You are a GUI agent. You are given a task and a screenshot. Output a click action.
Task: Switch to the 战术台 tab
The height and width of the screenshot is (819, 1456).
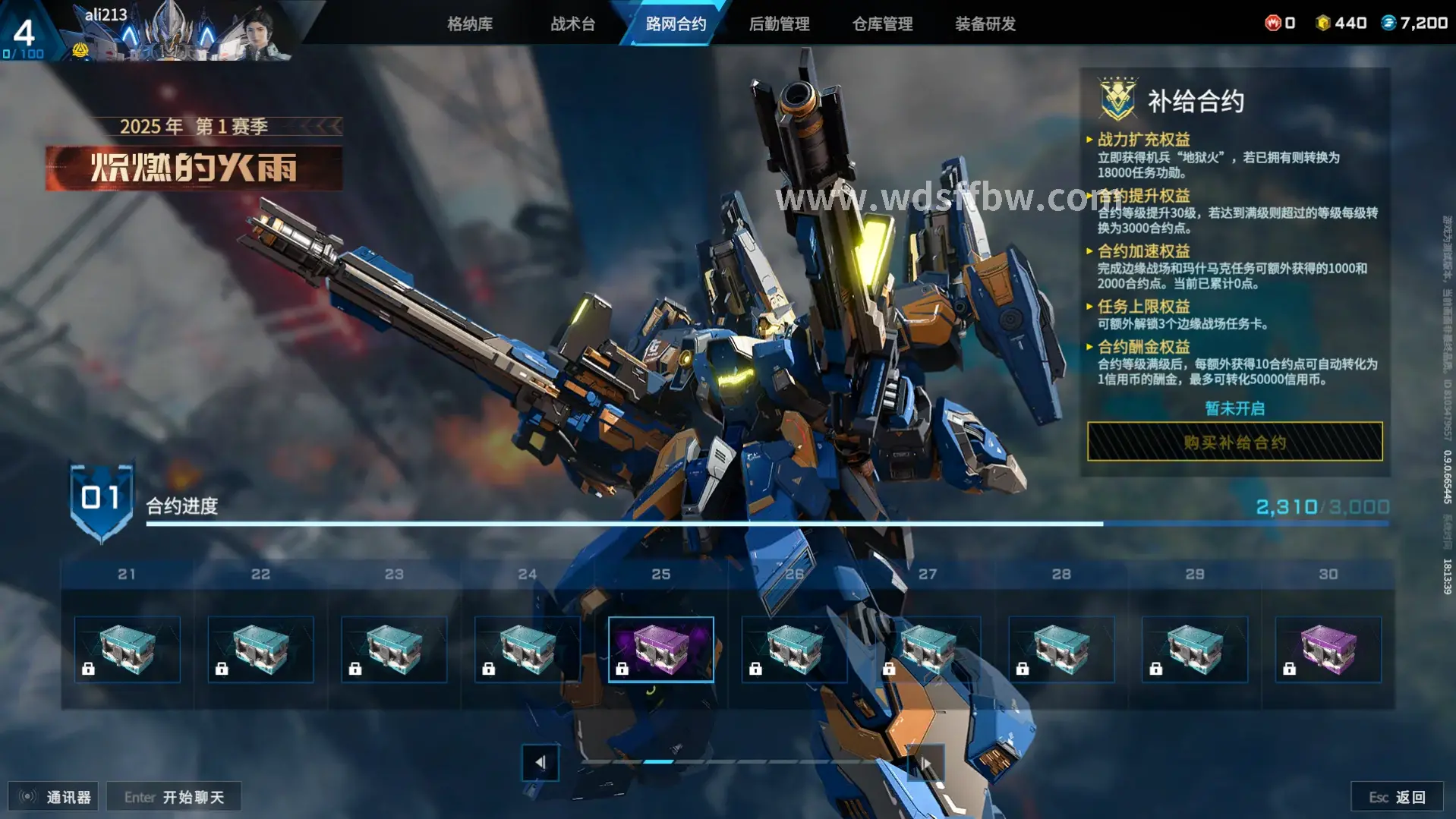(x=572, y=24)
